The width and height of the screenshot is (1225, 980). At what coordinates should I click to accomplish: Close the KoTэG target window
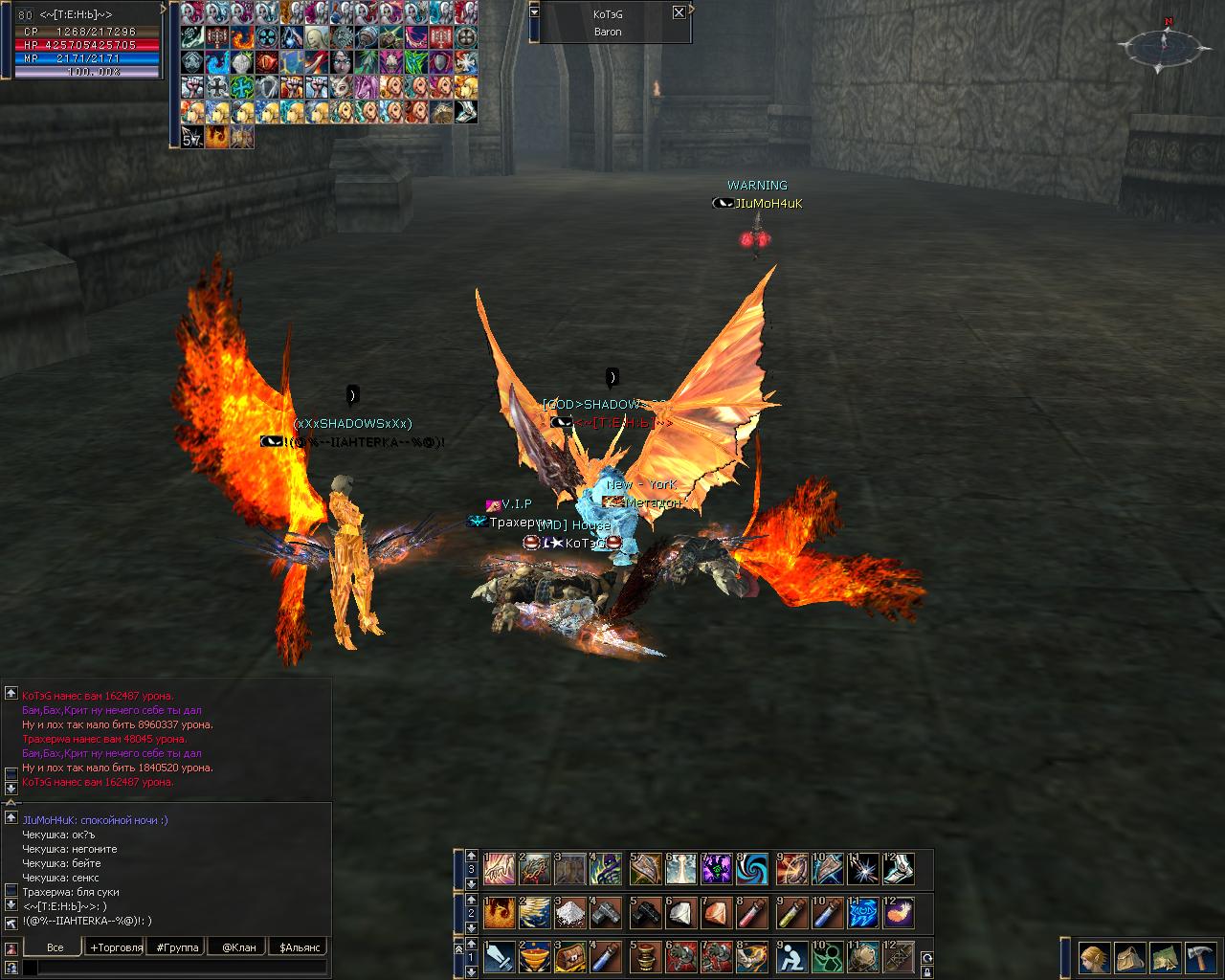click(x=679, y=12)
